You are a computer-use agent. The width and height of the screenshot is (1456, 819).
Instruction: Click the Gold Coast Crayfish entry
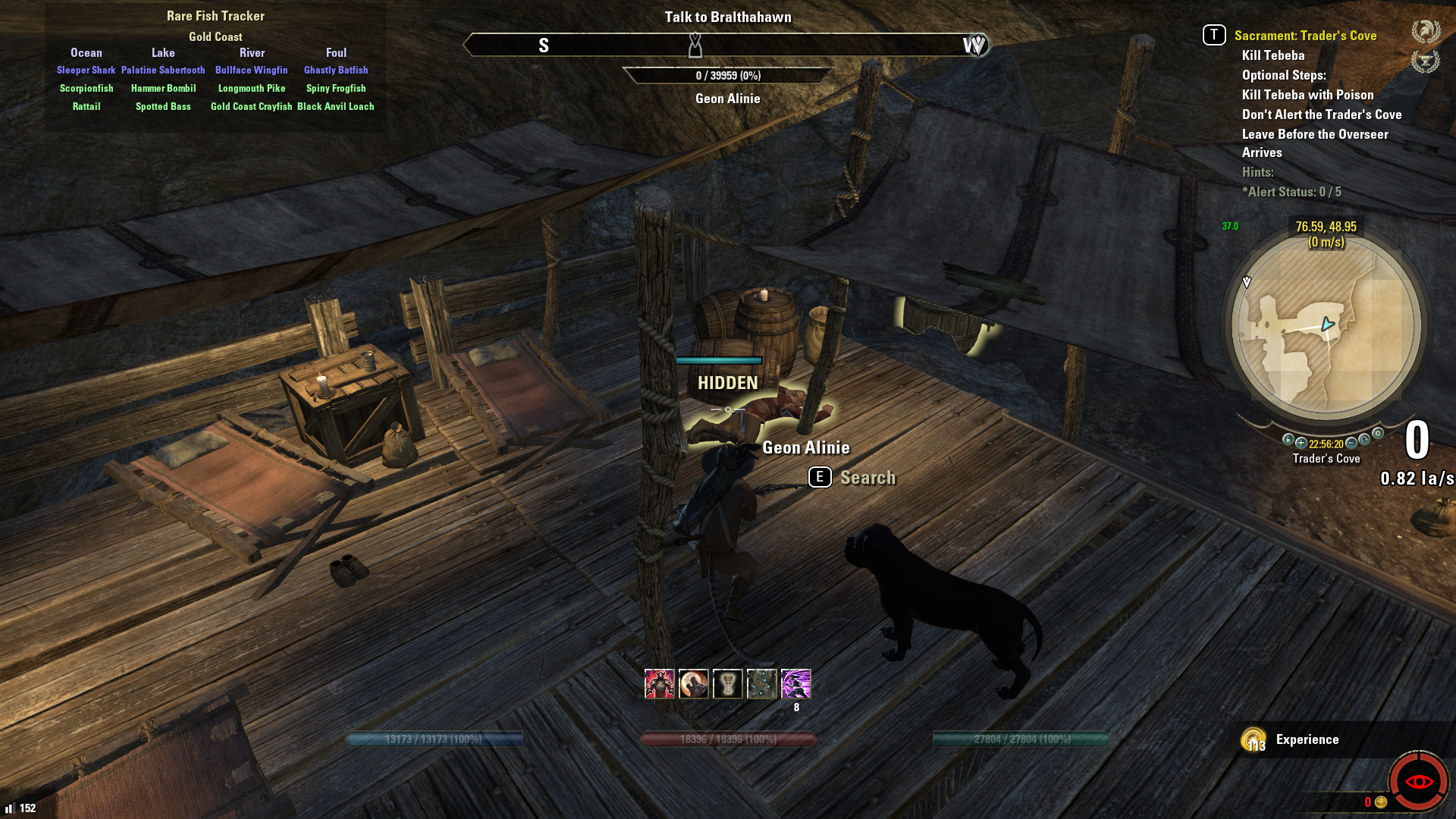pos(251,107)
